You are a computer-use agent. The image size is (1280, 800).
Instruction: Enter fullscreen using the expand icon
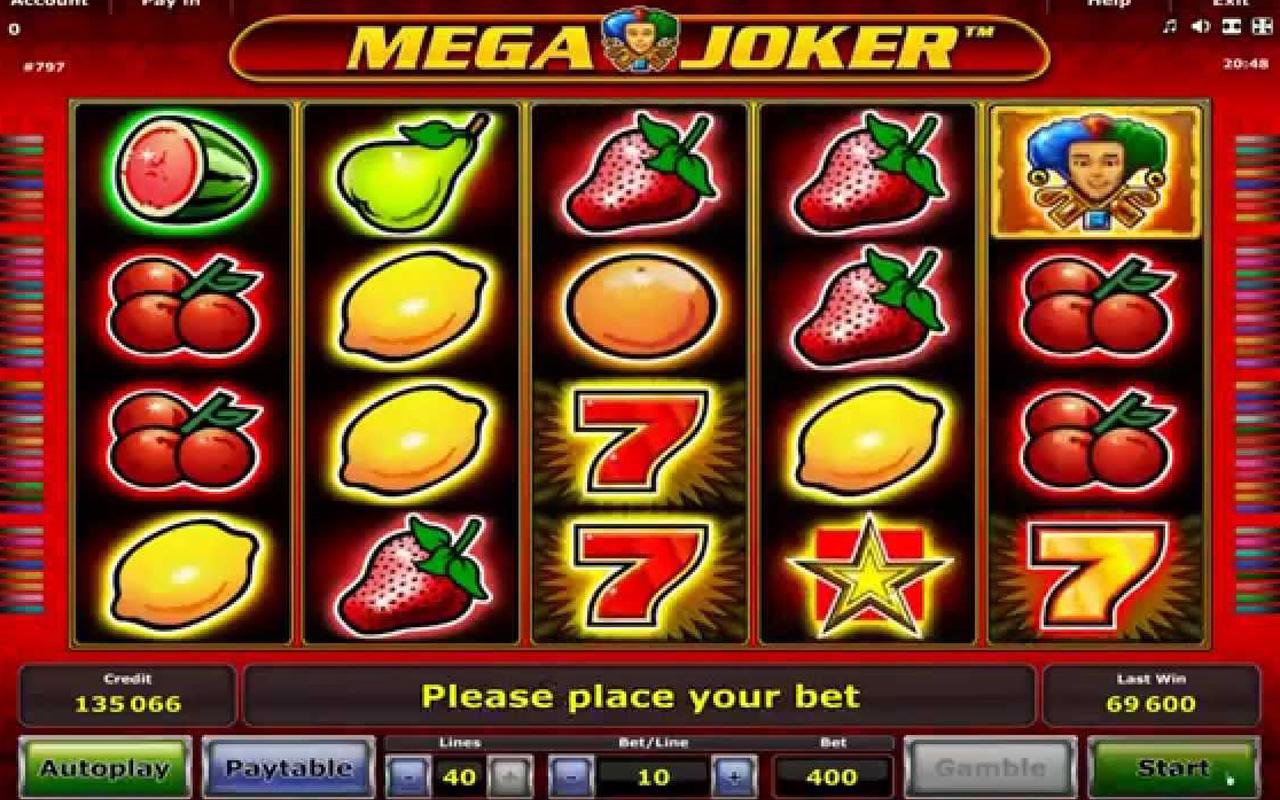pyautogui.click(x=1260, y=25)
